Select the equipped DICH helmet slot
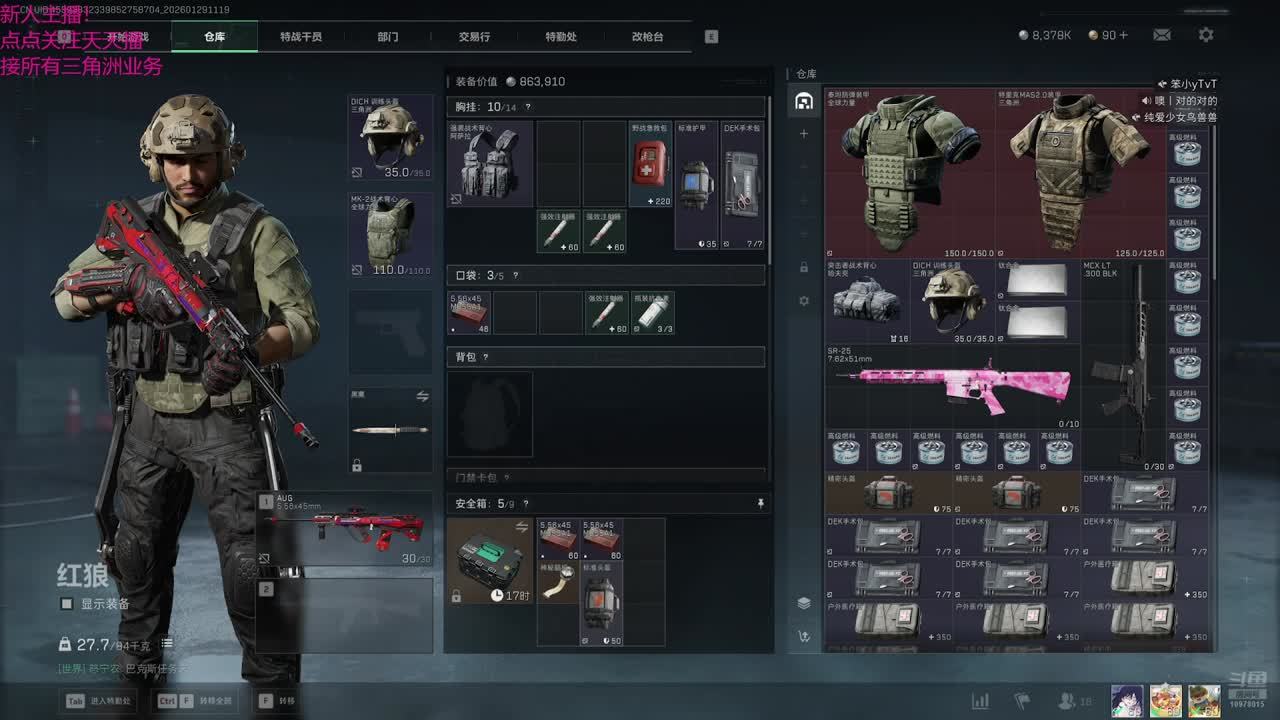 pos(391,138)
